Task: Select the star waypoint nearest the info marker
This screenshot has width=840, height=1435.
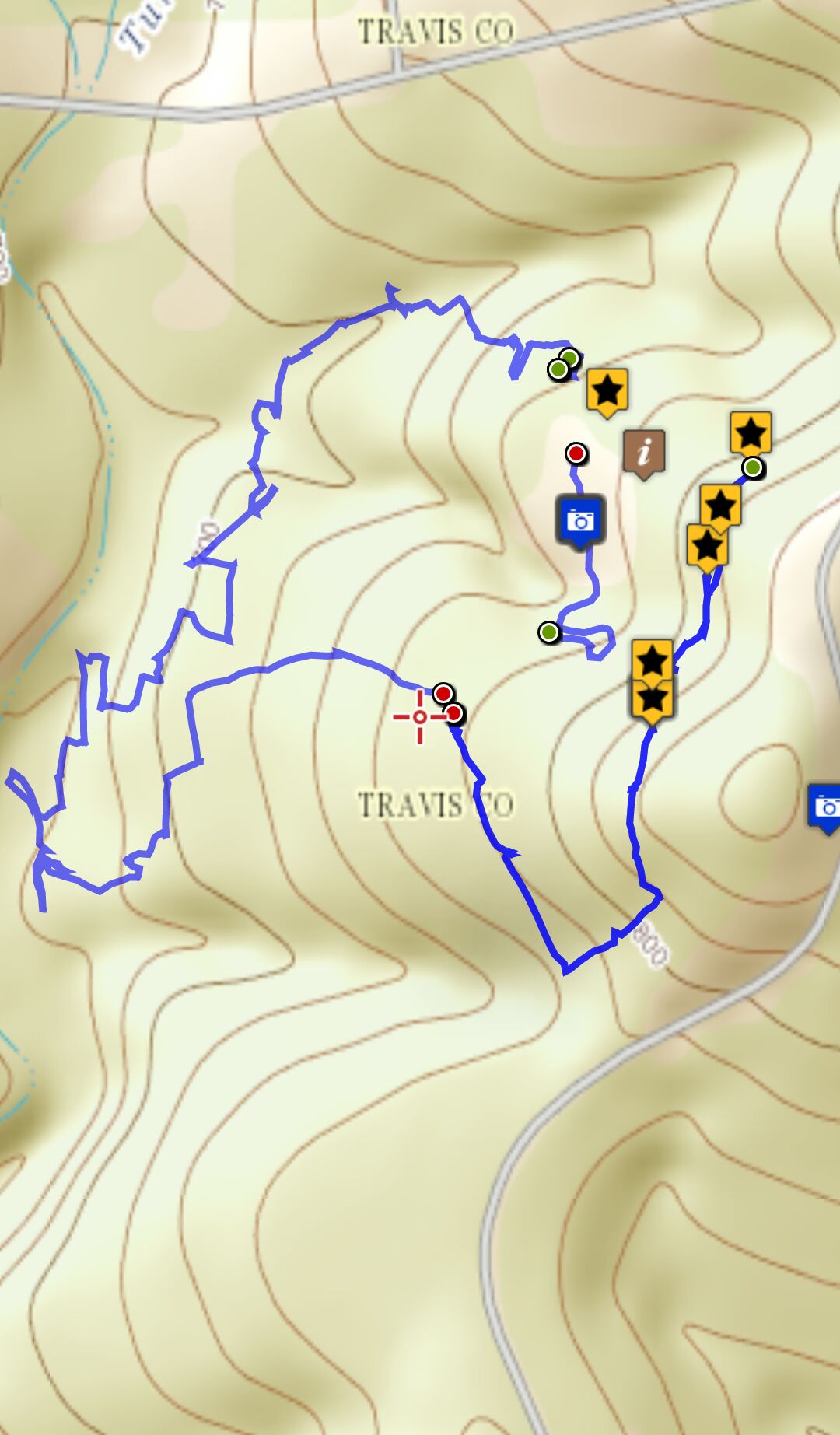Action: click(x=607, y=389)
